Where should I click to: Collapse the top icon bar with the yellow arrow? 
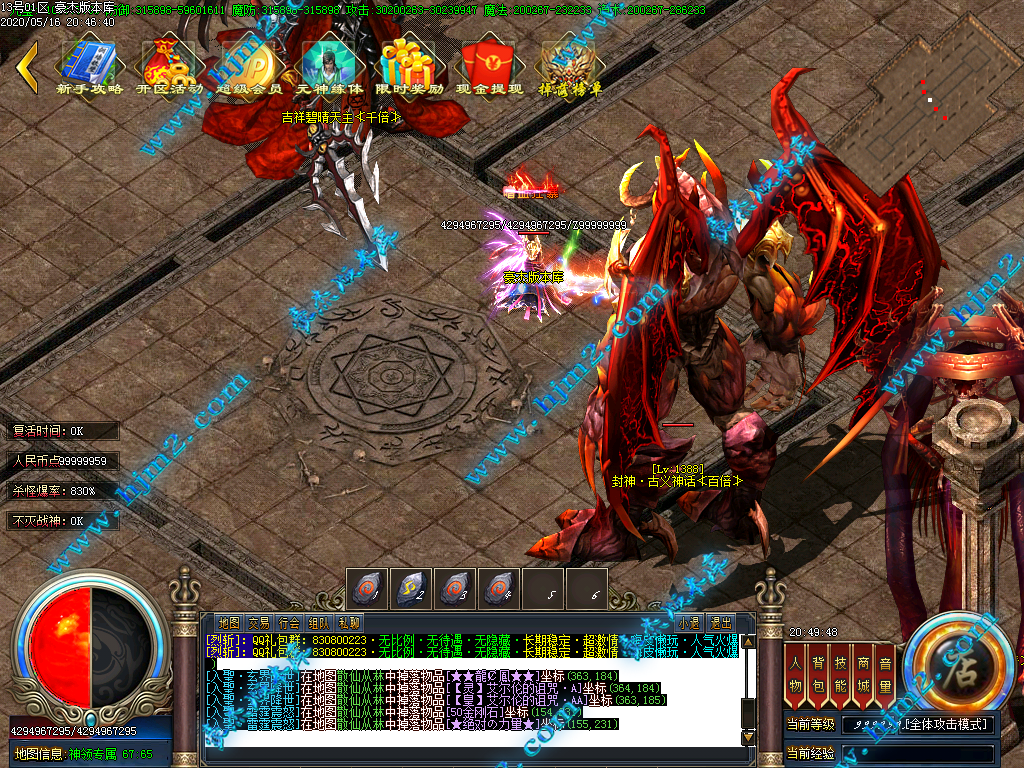click(x=27, y=67)
